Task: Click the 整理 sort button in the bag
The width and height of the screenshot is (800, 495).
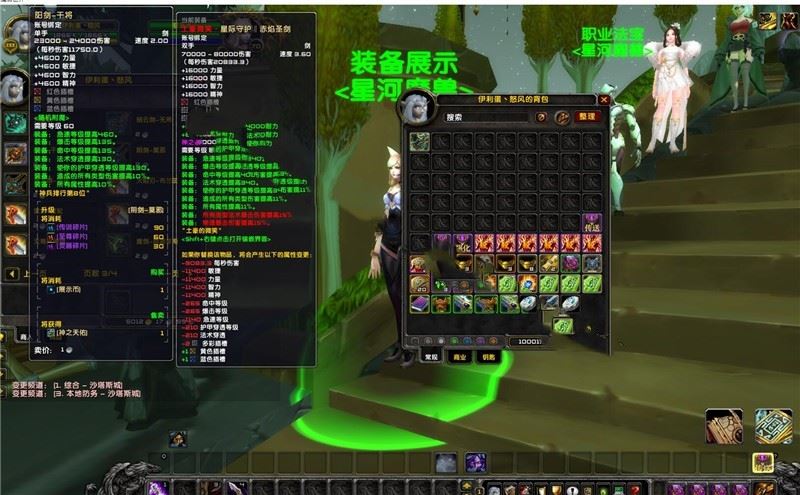Action: pos(586,117)
